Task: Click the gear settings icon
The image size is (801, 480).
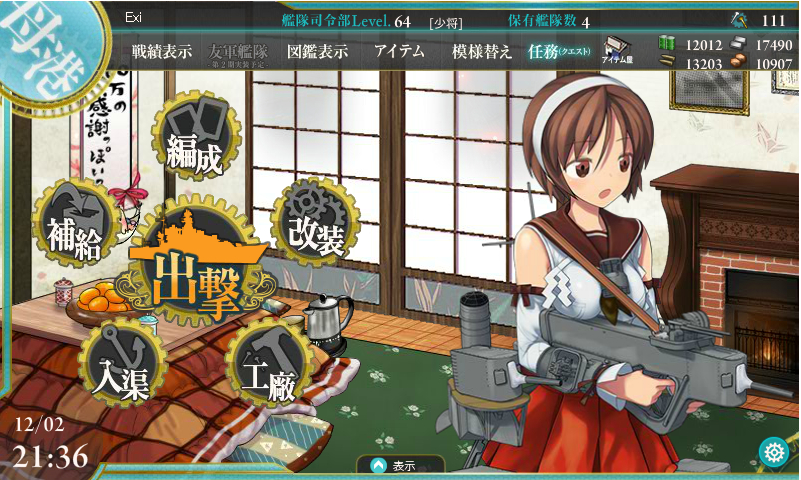Action: (x=773, y=452)
